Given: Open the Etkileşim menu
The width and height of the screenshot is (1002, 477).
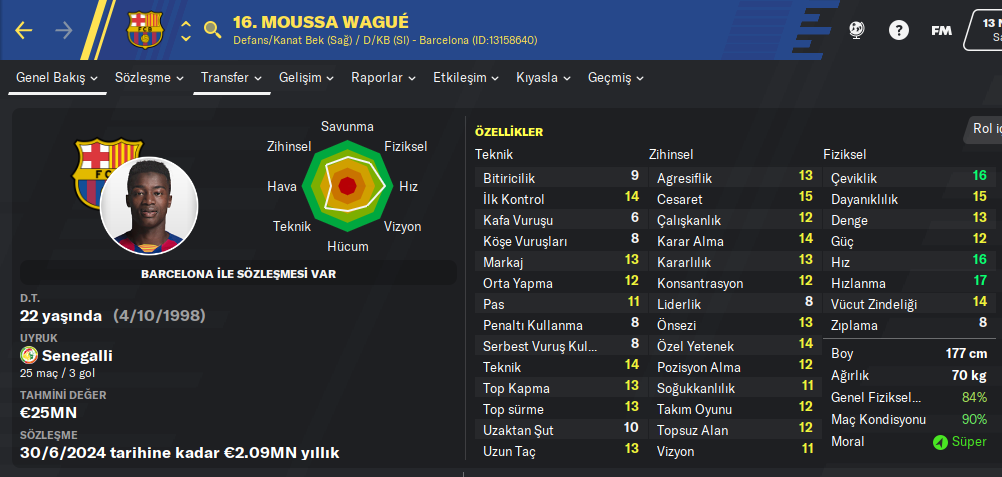Looking at the screenshot, I should [x=466, y=77].
